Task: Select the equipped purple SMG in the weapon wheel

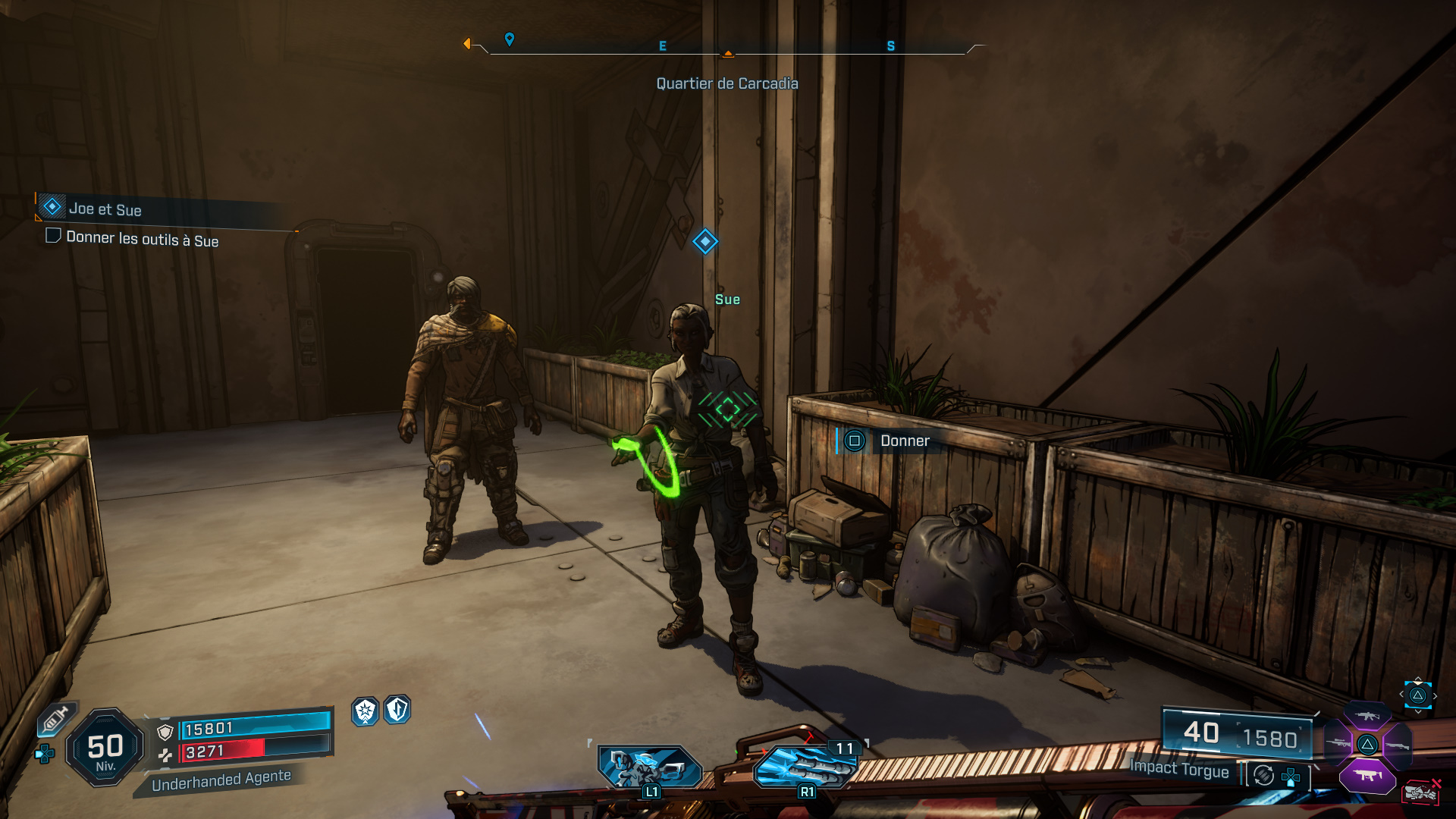Action: [x=1367, y=775]
